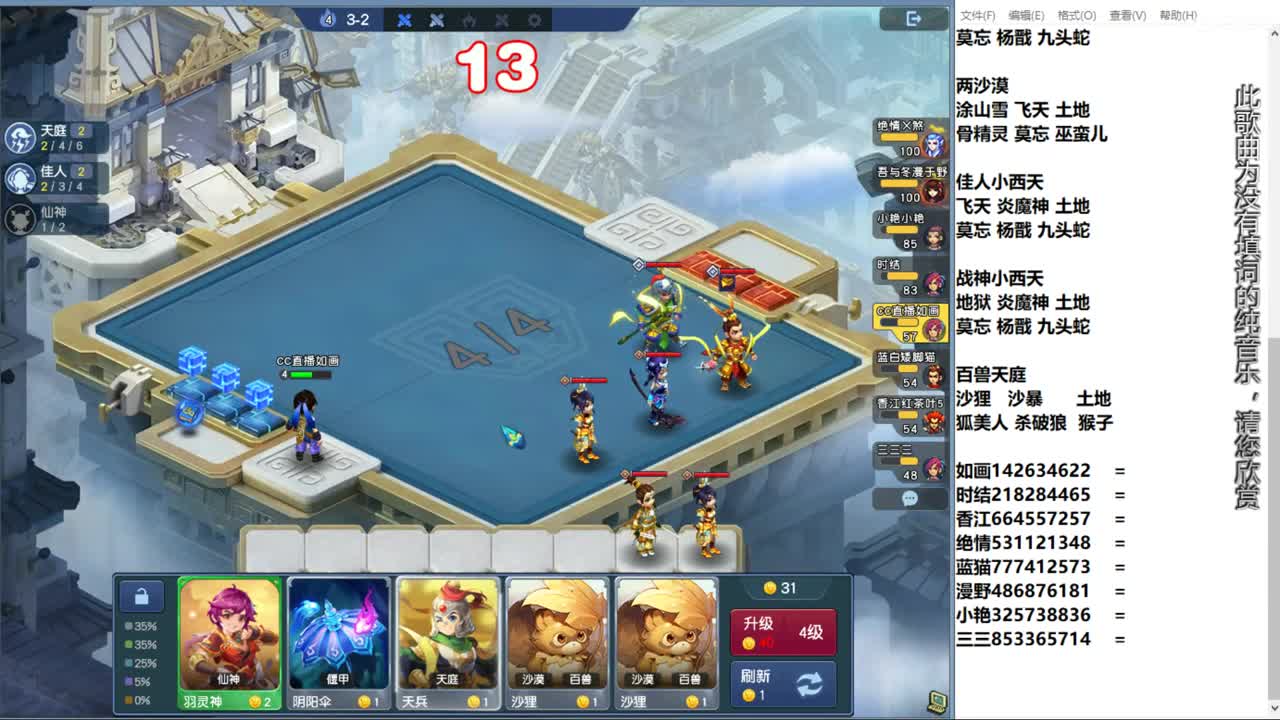Click the dimmed flame icon in the top toolbar
This screenshot has height=720, width=1280.
[x=470, y=20]
